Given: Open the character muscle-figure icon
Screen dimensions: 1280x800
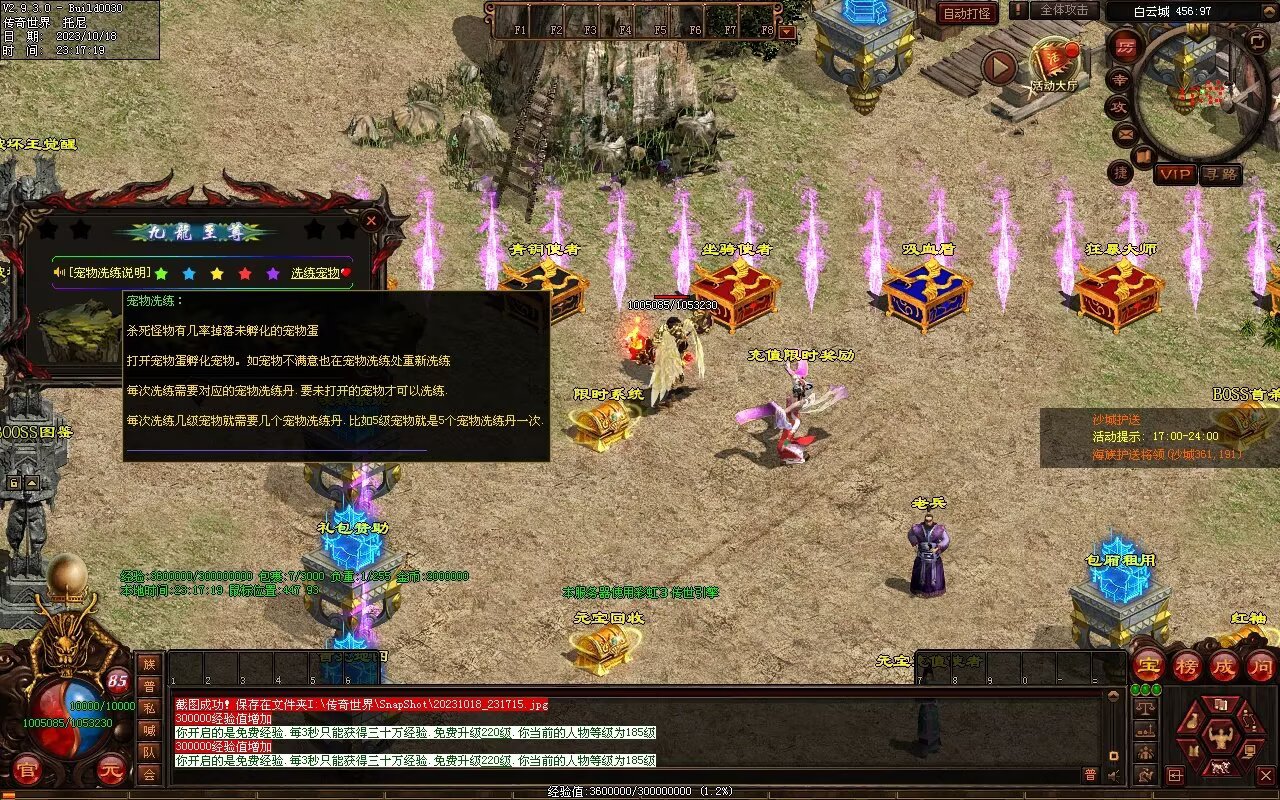Looking at the screenshot, I should pos(1219,738).
